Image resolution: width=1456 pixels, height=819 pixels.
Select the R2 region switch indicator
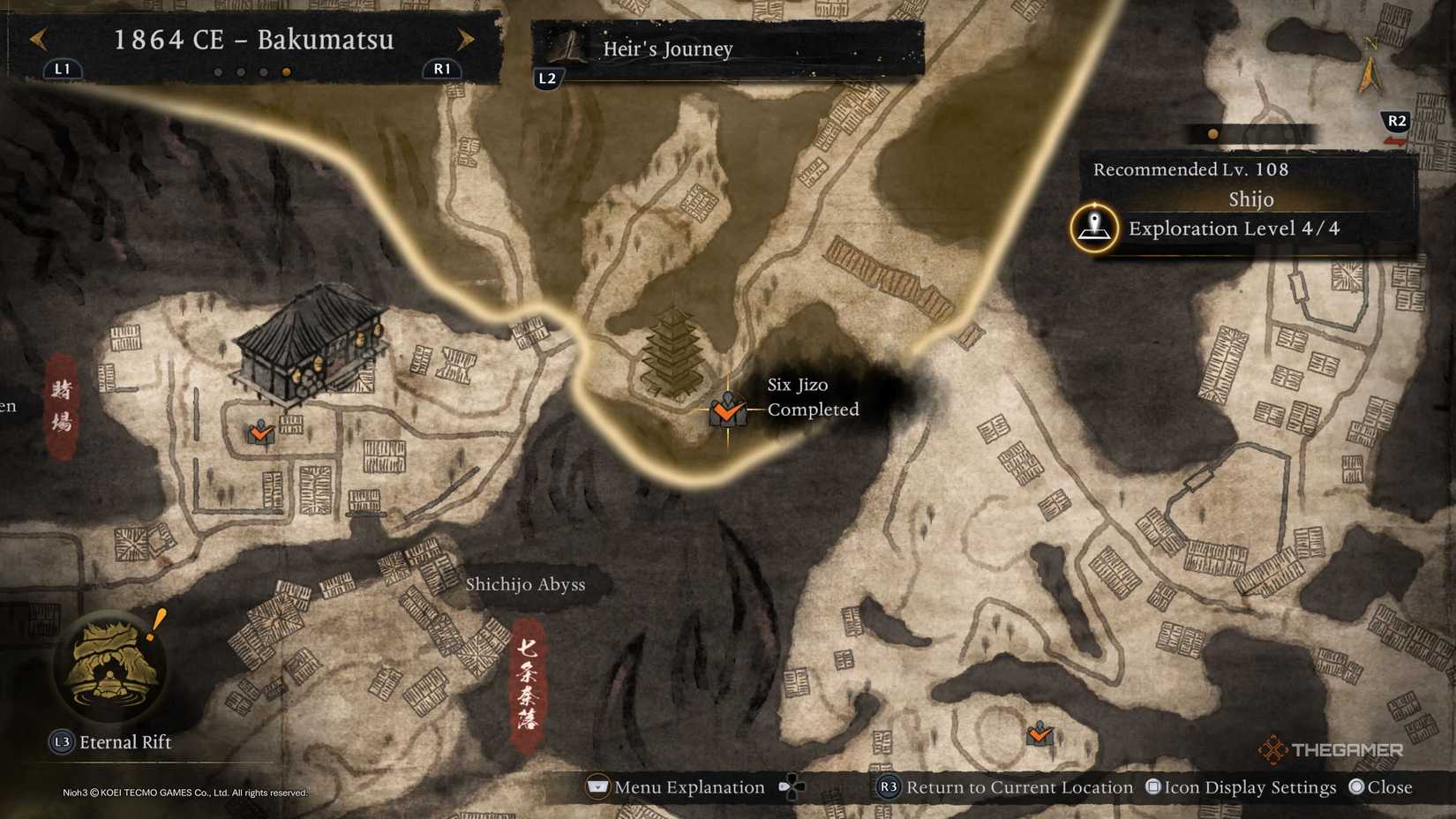(x=1398, y=122)
